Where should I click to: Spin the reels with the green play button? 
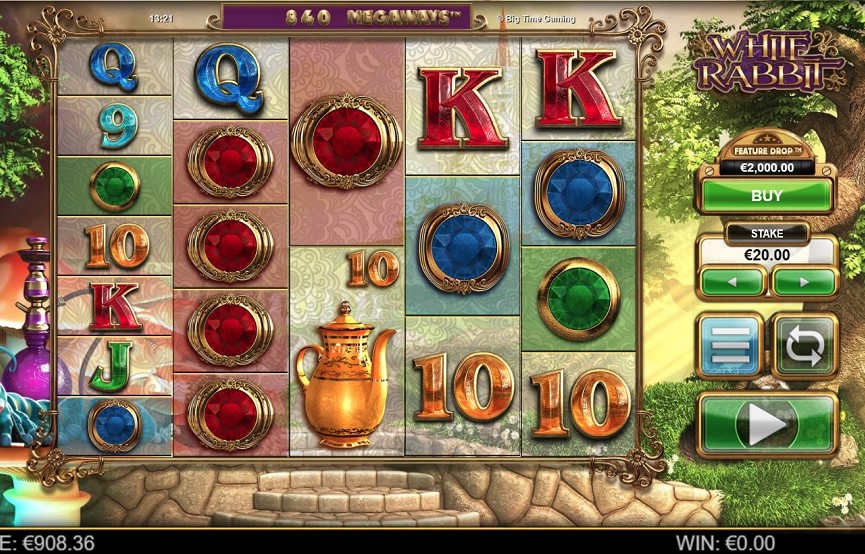[x=767, y=425]
